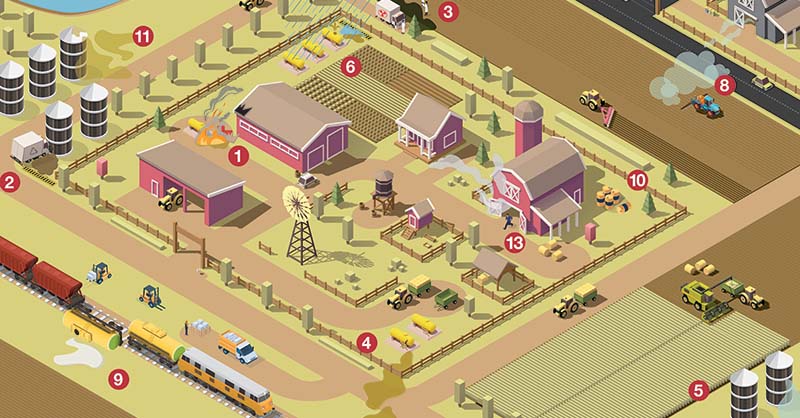Select marker number 8 by the tractor smoke

point(725,85)
